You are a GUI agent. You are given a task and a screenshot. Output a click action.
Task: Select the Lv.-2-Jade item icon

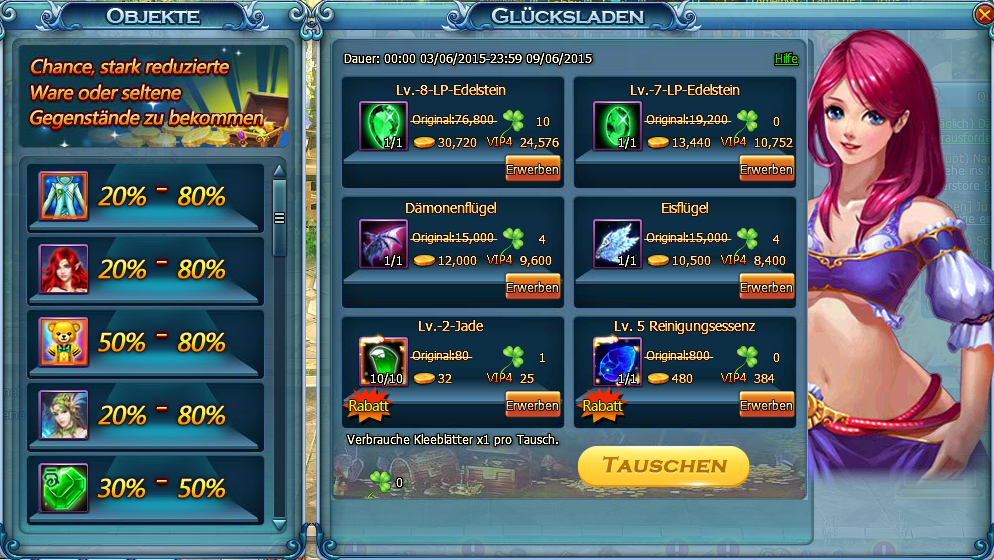(378, 362)
